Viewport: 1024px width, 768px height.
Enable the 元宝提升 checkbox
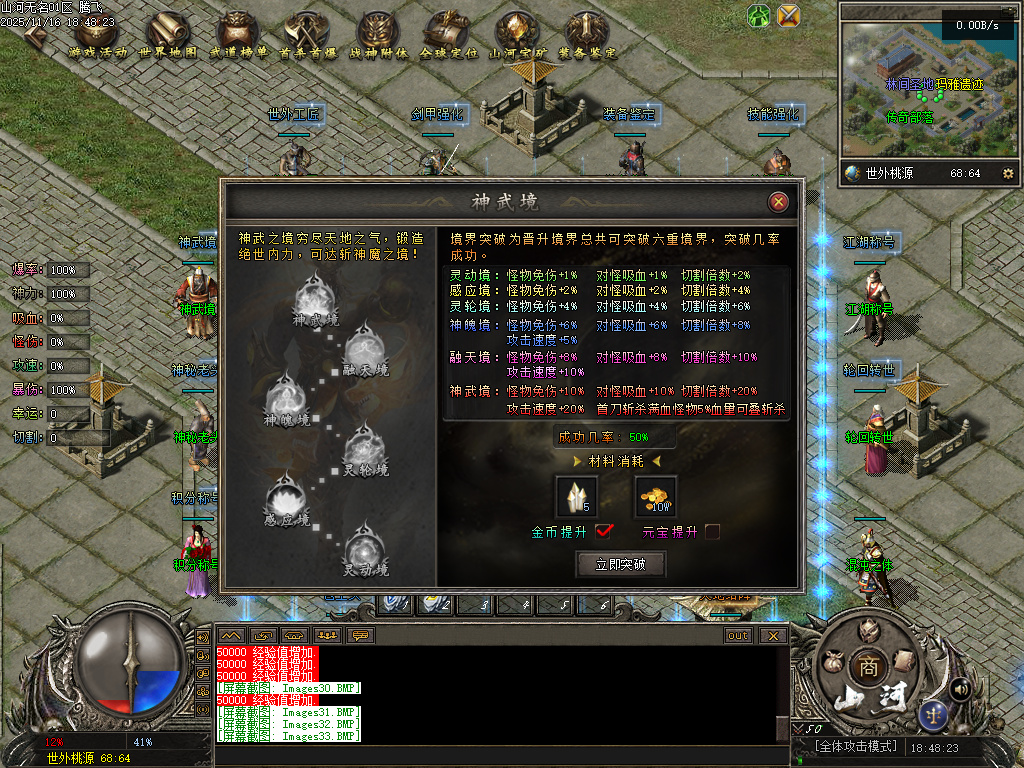pos(712,532)
